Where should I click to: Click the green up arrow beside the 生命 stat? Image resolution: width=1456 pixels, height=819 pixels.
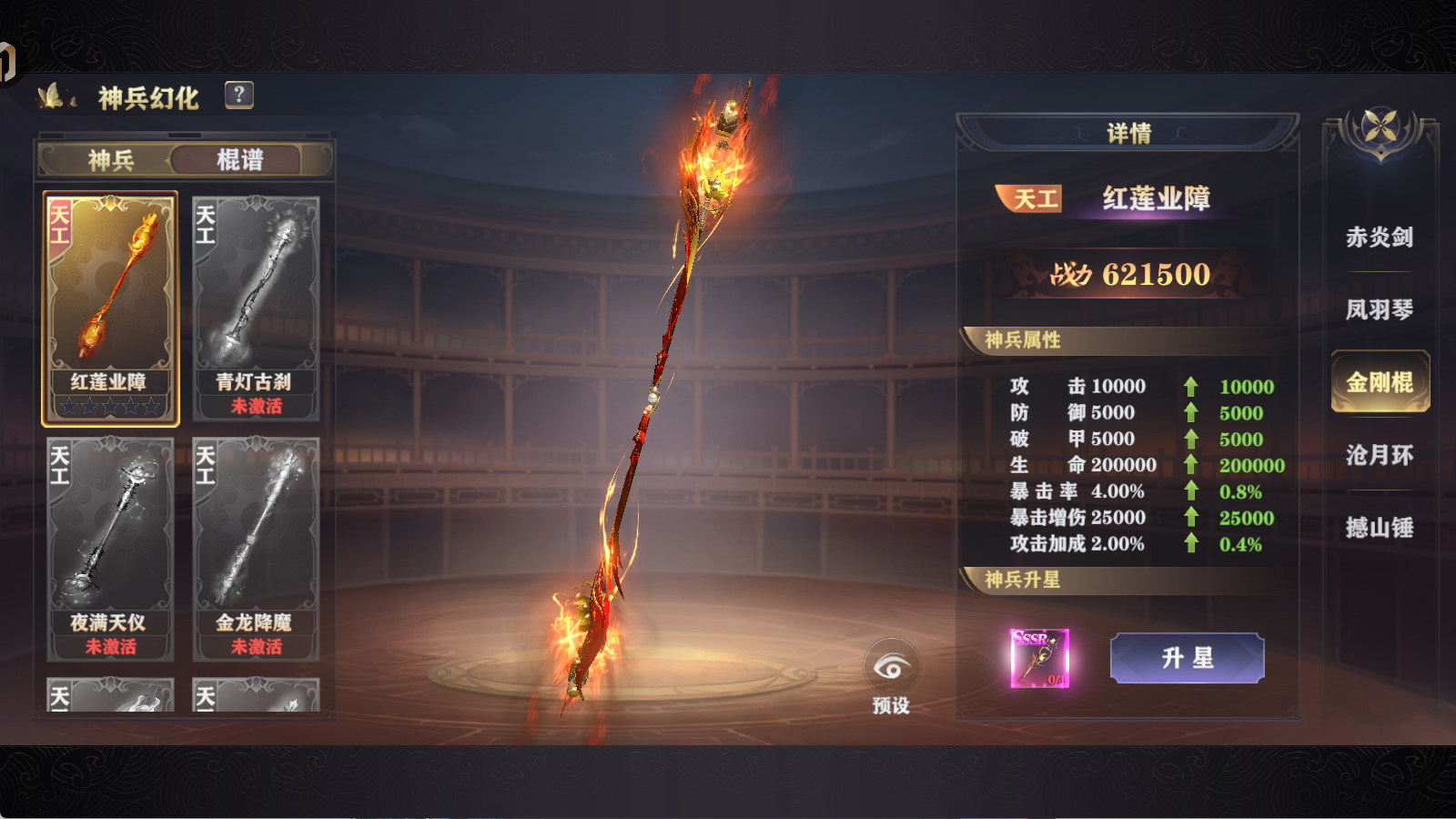1192,465
